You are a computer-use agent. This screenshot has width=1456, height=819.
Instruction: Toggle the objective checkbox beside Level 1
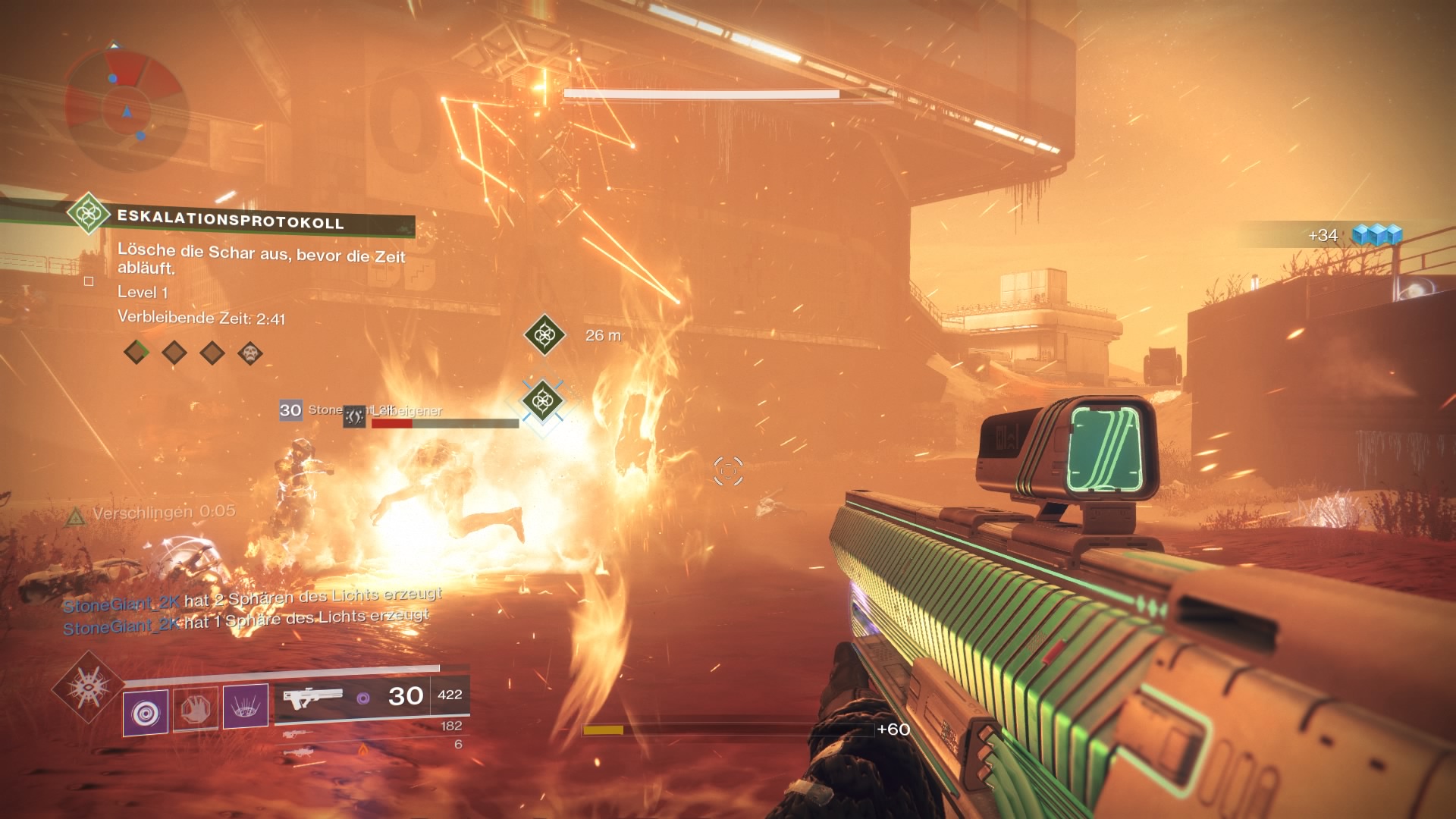point(89,281)
